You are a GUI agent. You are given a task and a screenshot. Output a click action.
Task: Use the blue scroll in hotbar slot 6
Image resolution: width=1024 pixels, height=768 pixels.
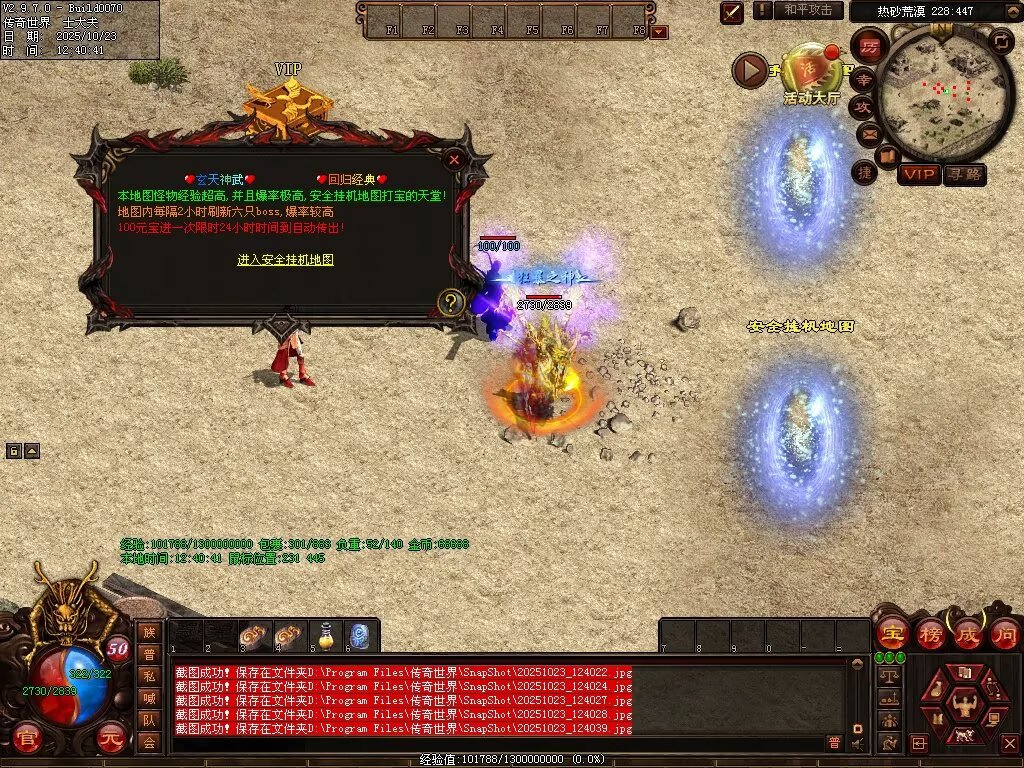360,636
